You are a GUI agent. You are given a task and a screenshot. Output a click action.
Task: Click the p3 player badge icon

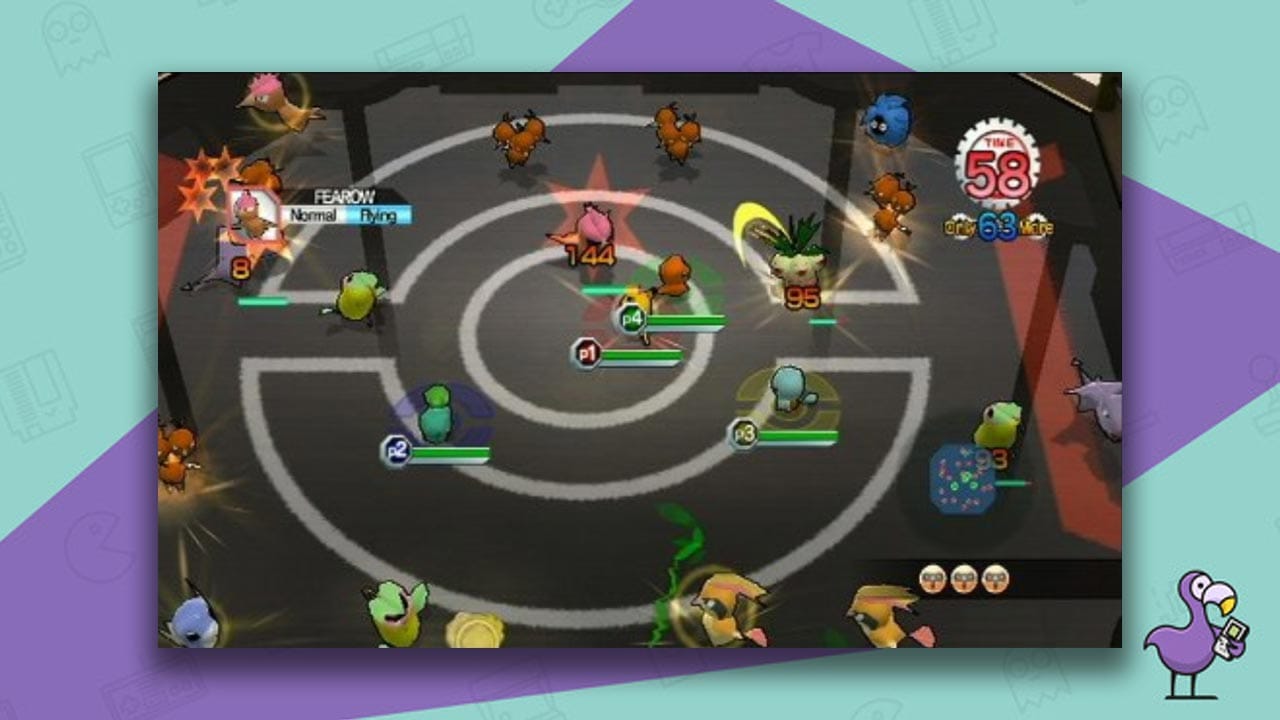click(x=743, y=434)
